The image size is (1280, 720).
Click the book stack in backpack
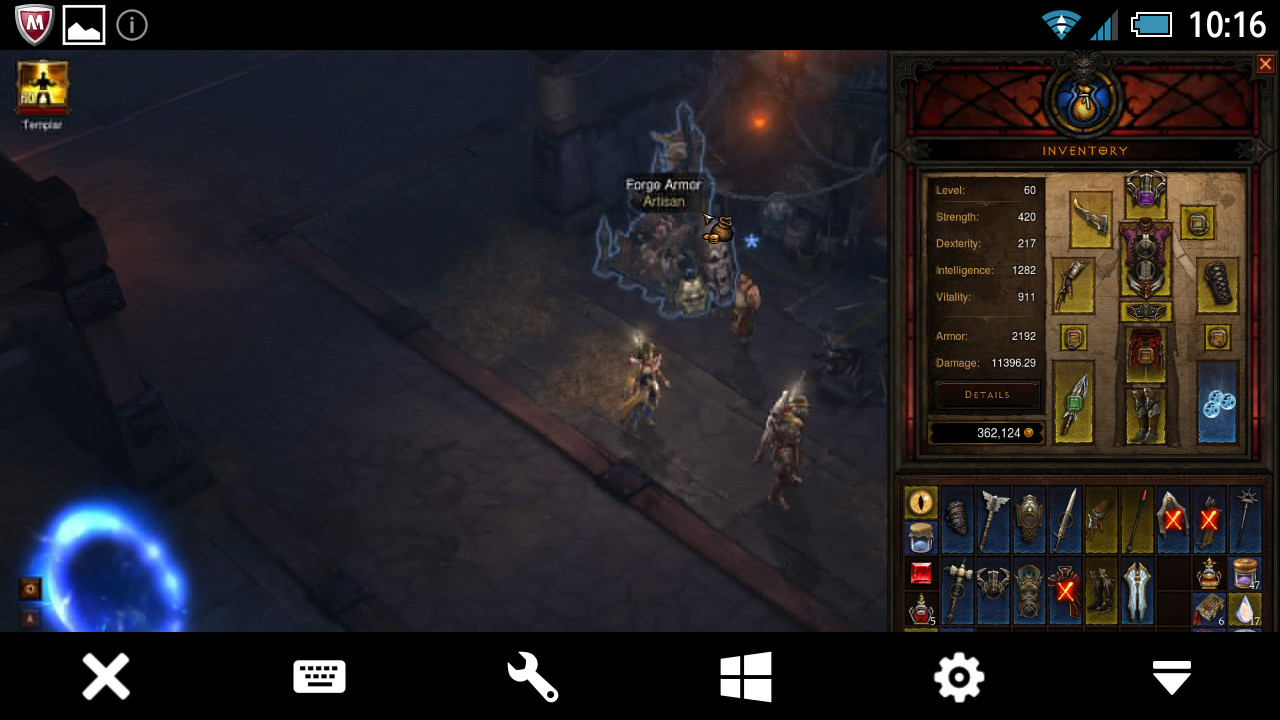coord(1209,609)
